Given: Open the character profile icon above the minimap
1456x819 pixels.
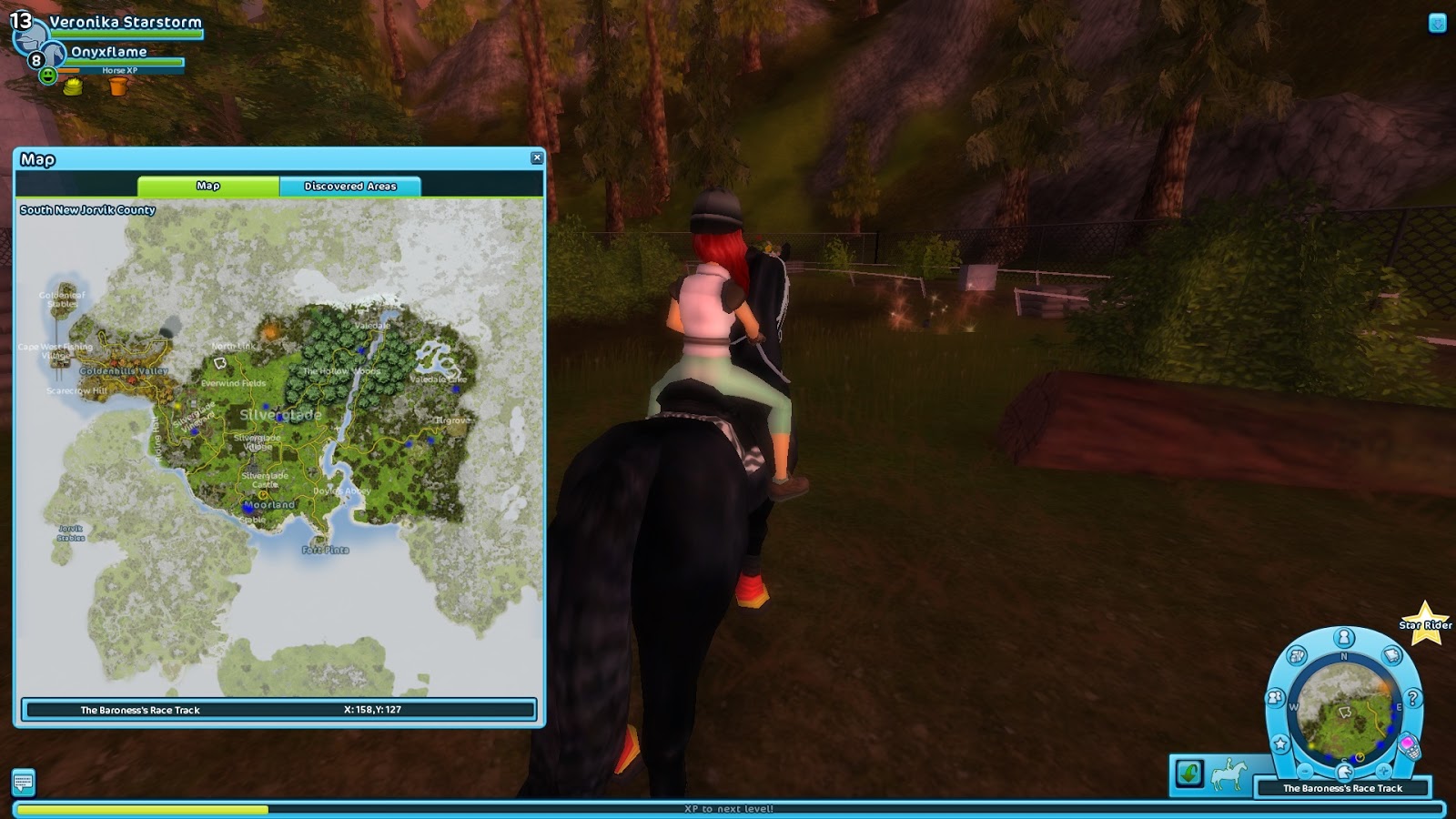Looking at the screenshot, I should (1344, 637).
